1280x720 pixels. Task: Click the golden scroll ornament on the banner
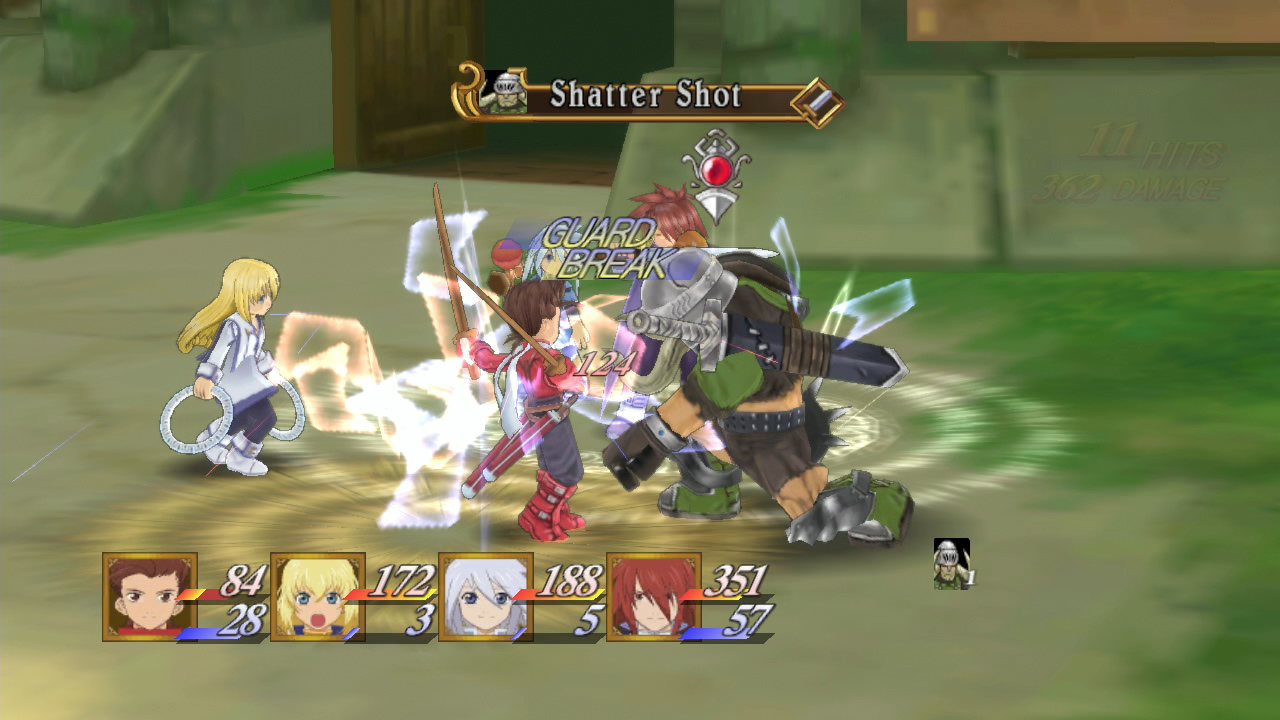coord(467,92)
